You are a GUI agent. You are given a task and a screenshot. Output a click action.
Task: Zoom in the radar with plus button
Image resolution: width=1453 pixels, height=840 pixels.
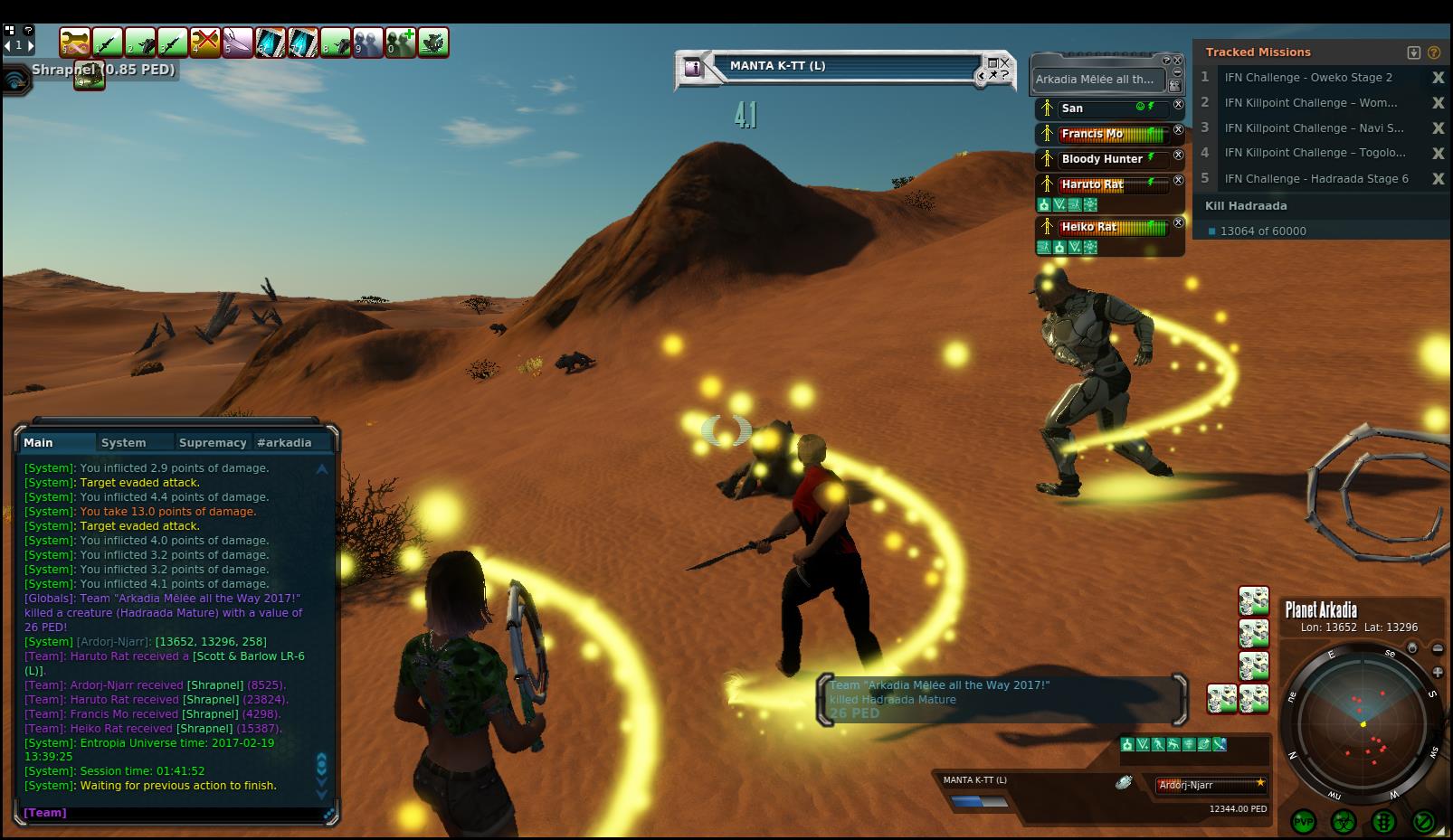1438,672
